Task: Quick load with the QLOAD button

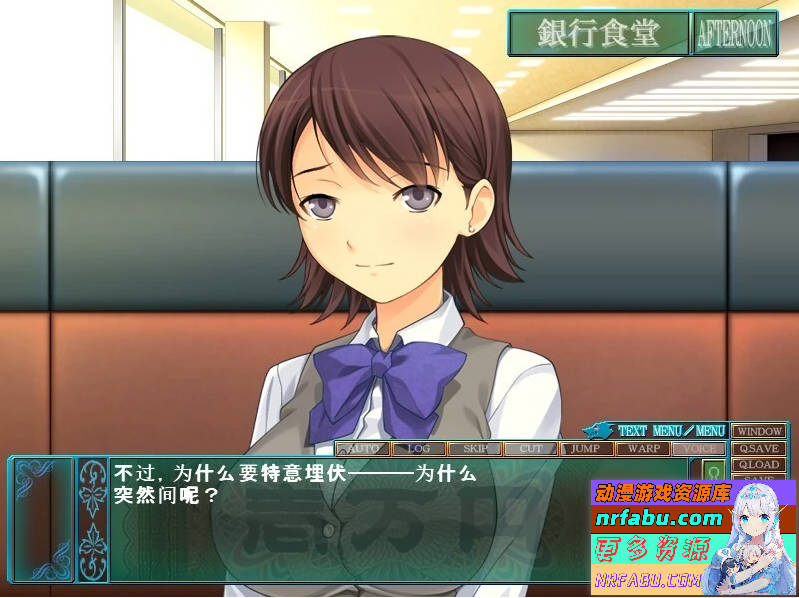Action: [758, 465]
